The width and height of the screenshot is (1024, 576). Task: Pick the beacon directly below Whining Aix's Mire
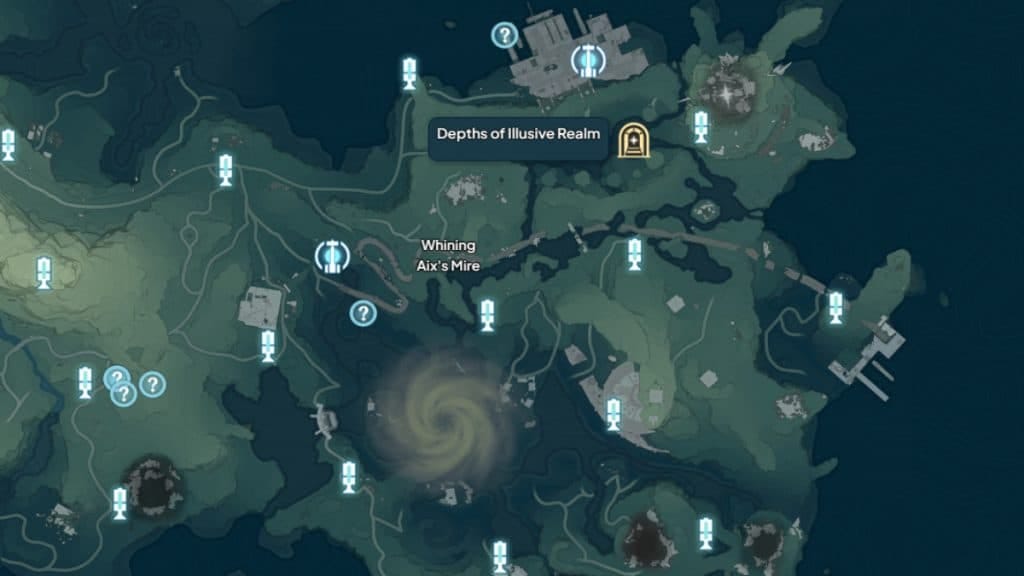click(487, 315)
